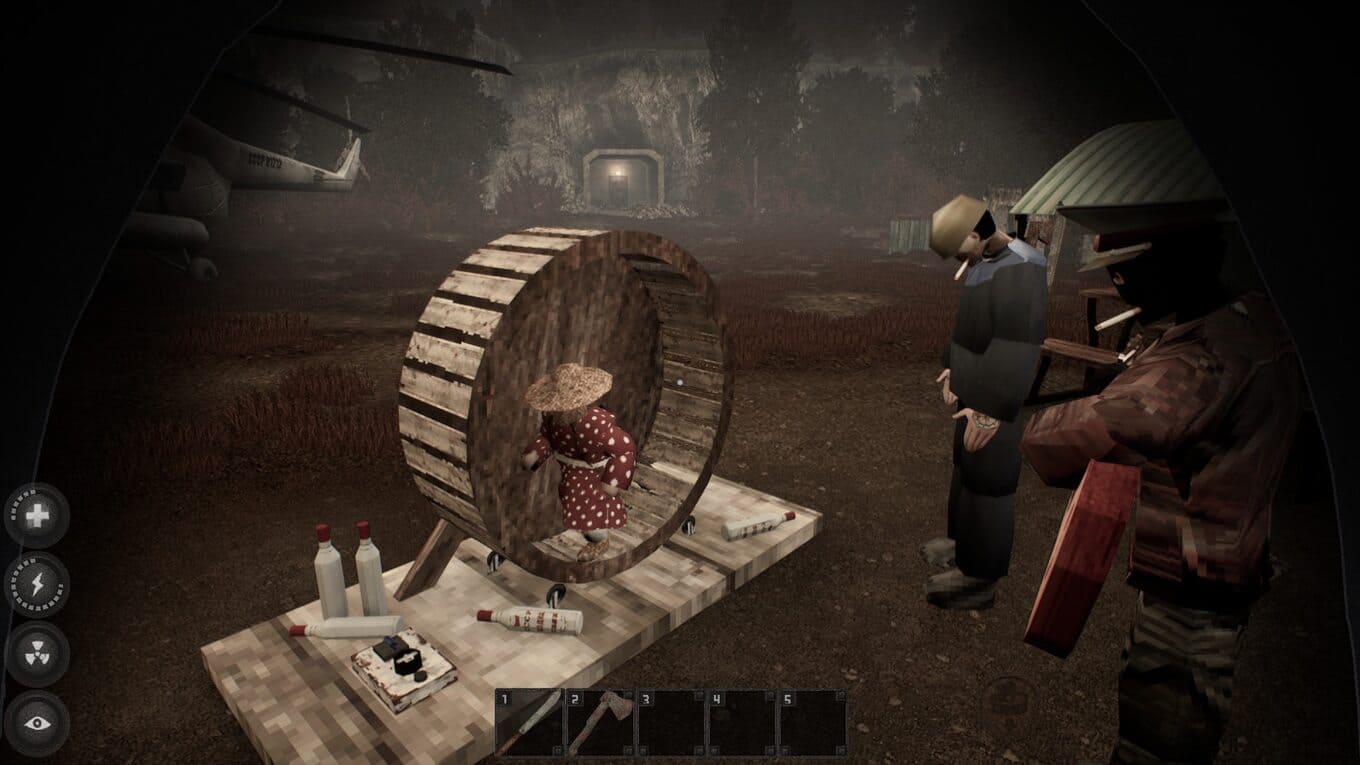Equip the axe in hotbar slot 2
1360x765 pixels.
coord(600,722)
